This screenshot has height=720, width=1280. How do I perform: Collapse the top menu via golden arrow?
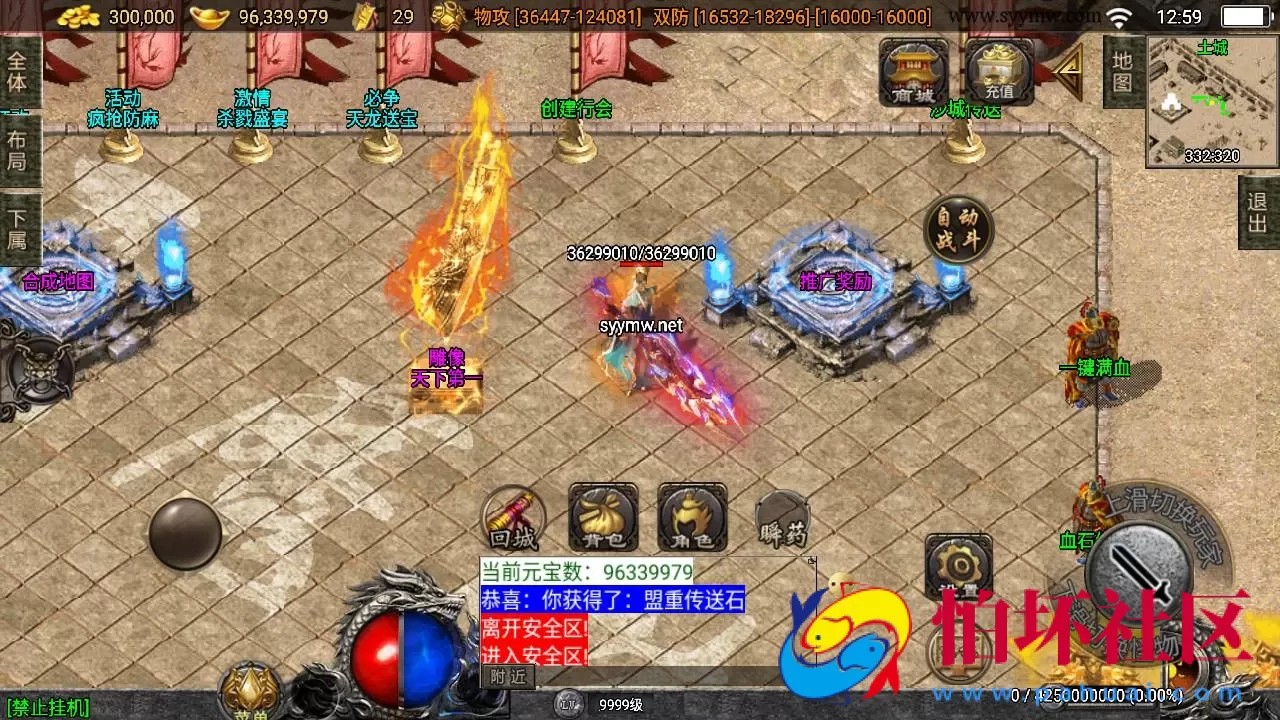click(x=1066, y=70)
